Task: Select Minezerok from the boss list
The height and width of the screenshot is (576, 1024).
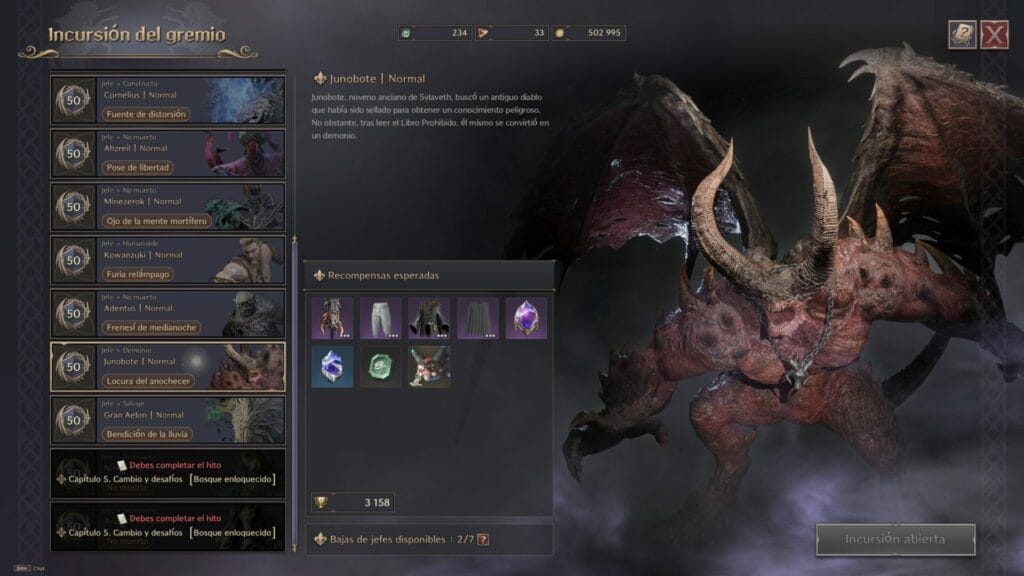Action: point(167,206)
